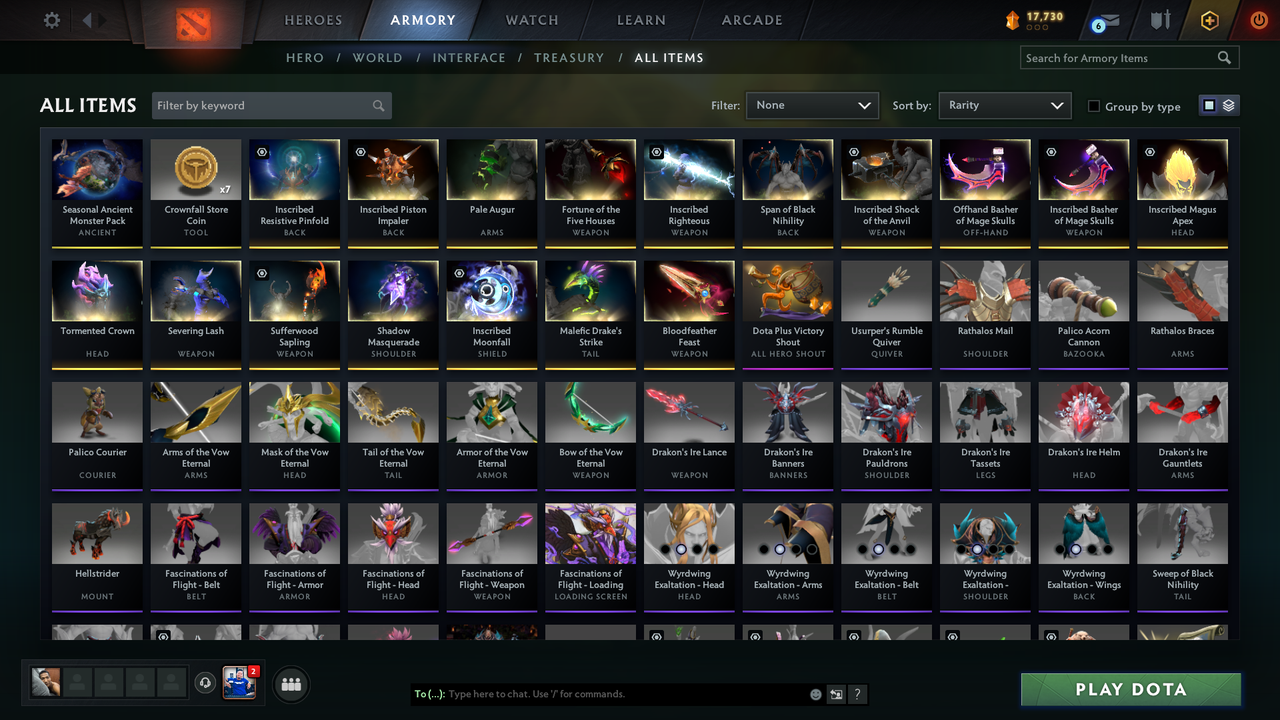1280x720 pixels.
Task: Click the power button to exit Dota
Action: coord(1259,18)
